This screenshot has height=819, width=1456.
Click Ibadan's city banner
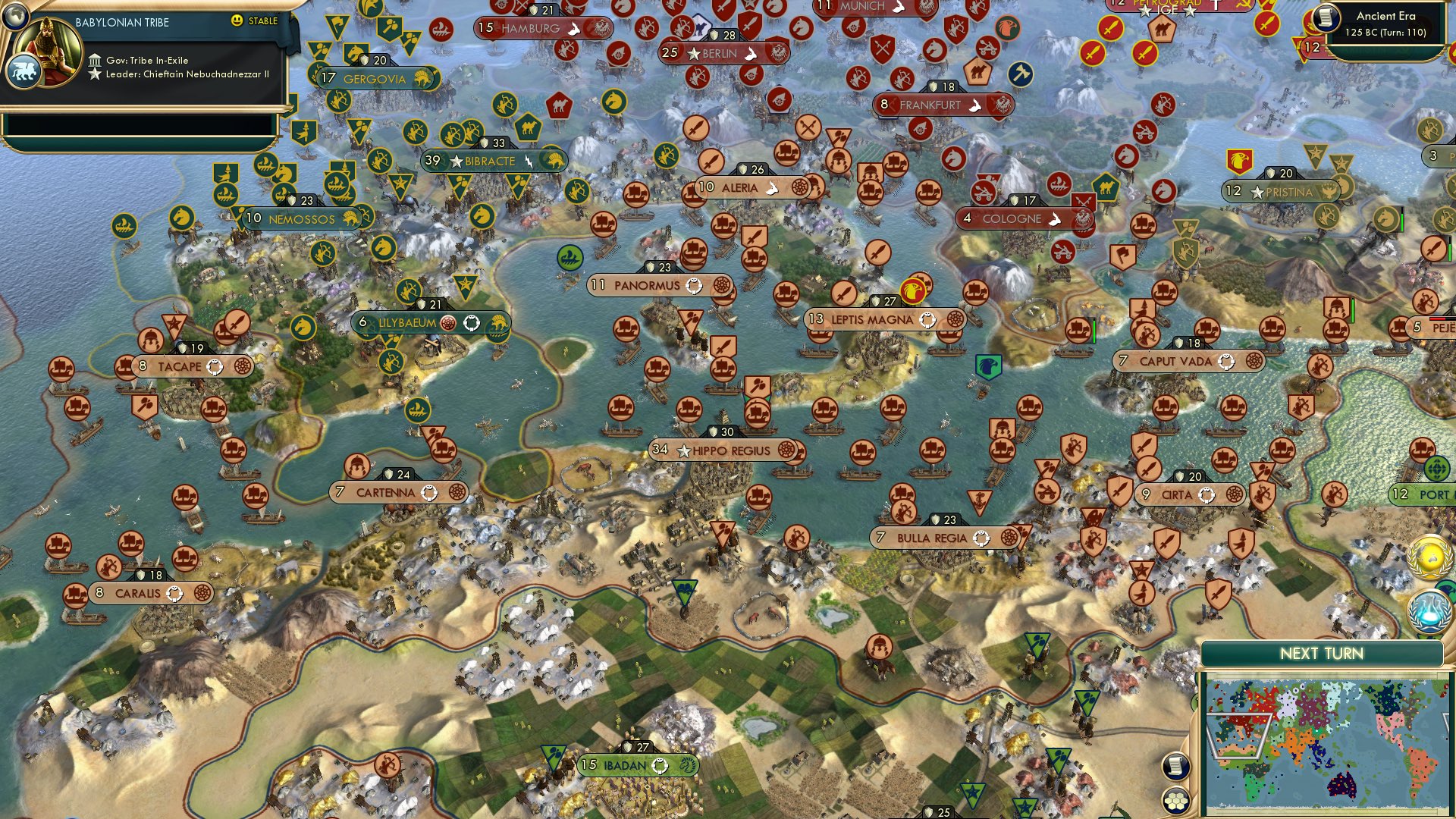(637, 765)
